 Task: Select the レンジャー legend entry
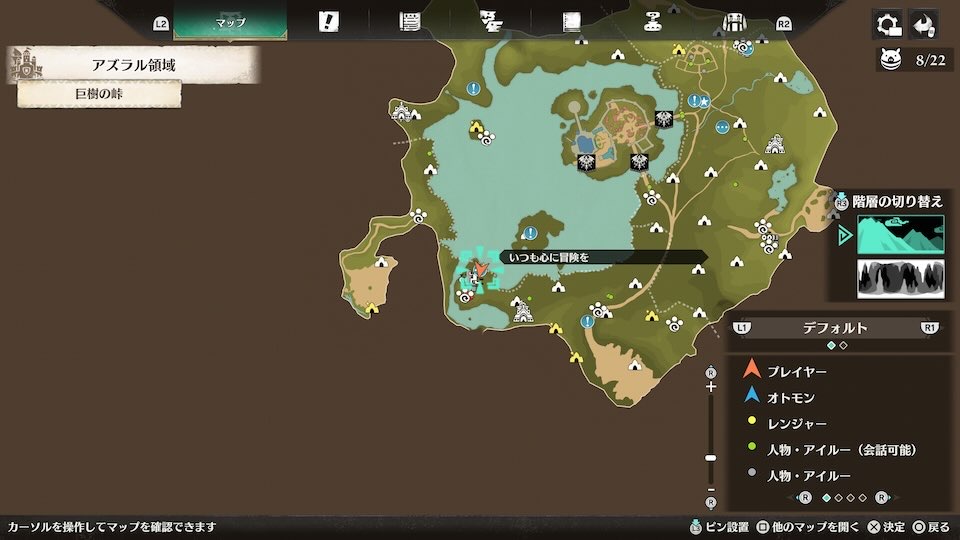(796, 423)
